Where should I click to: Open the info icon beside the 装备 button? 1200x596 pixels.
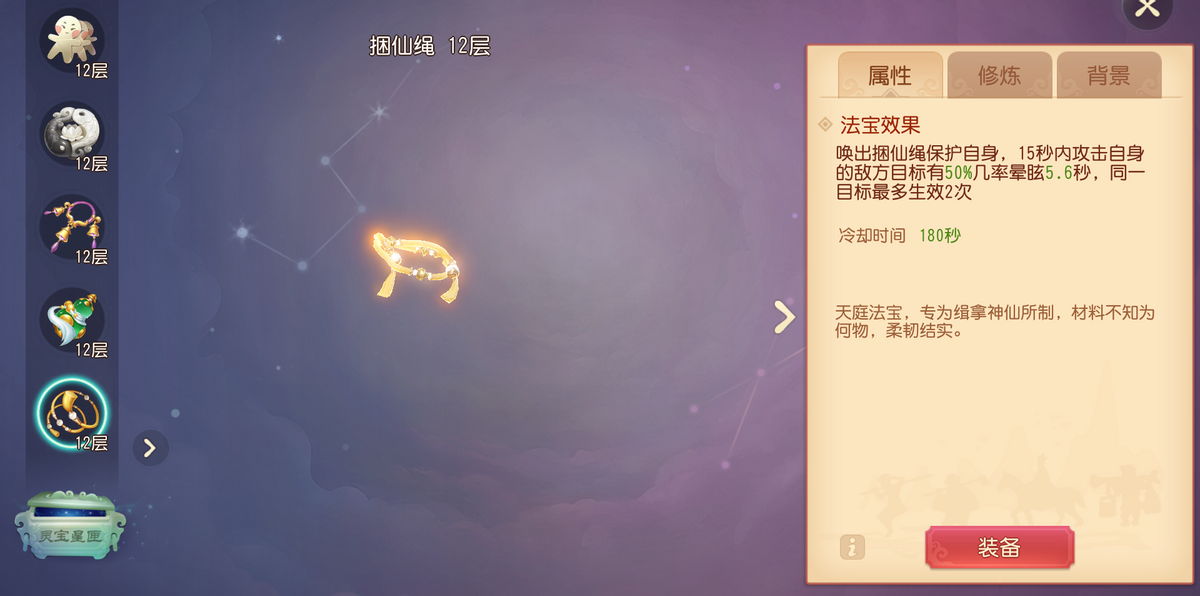point(852,547)
